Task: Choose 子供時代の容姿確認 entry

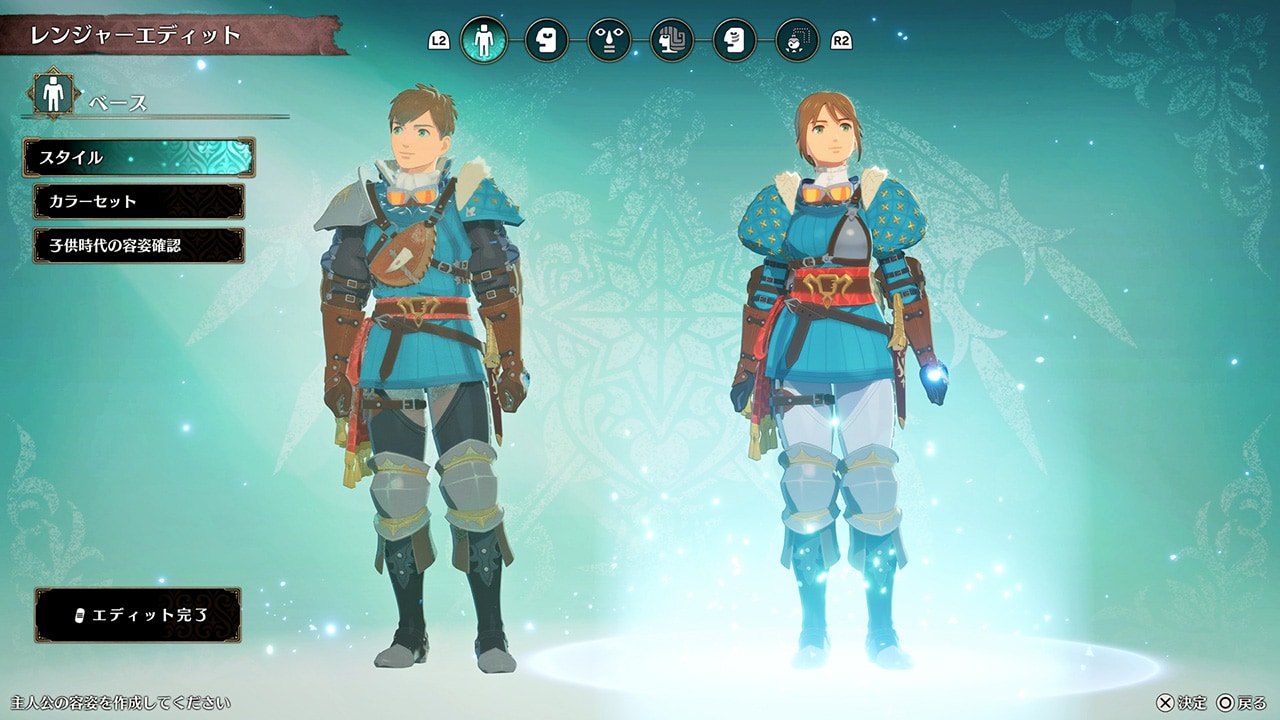Action: tap(139, 245)
